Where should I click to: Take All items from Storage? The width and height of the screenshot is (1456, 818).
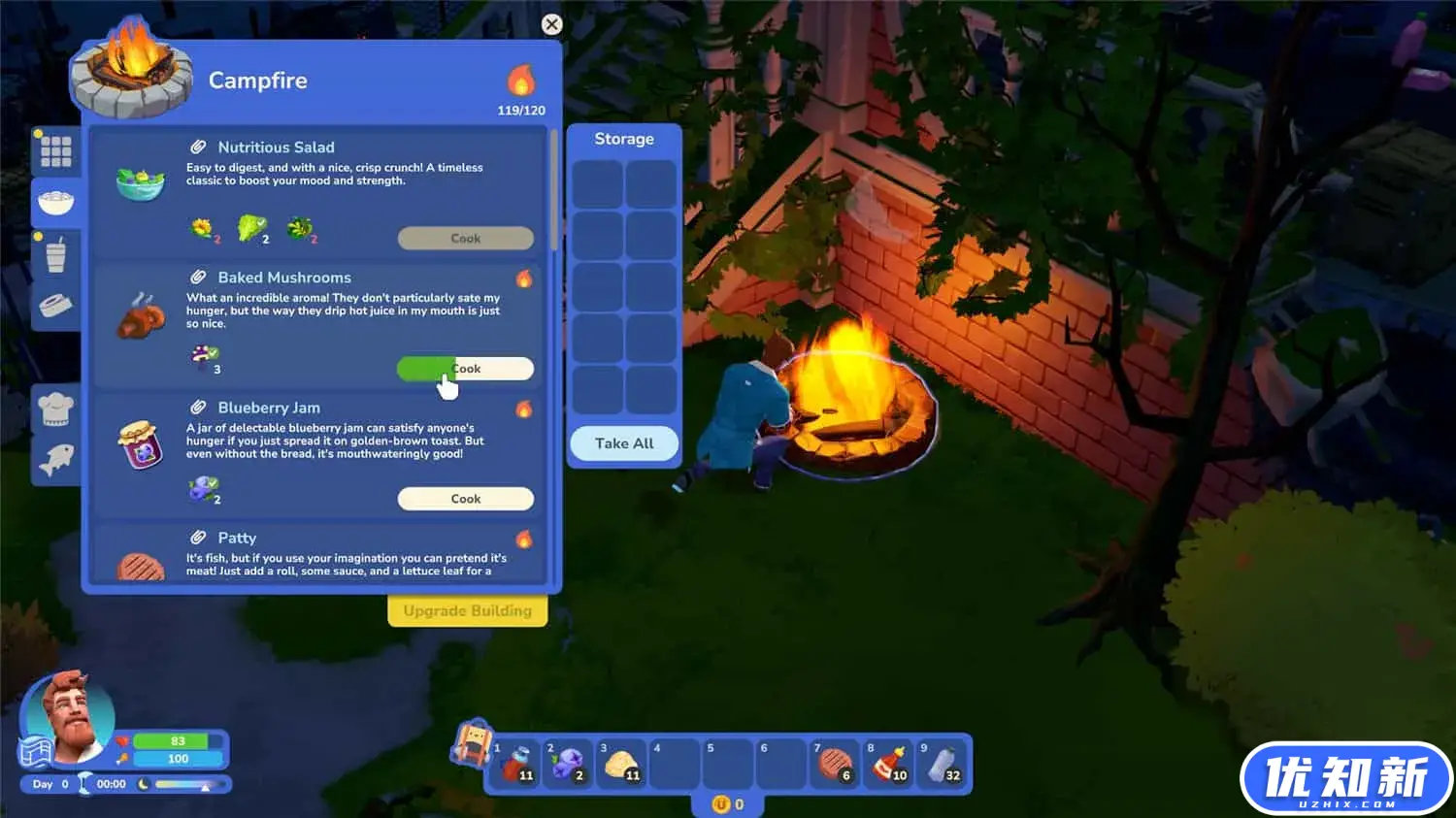point(623,443)
